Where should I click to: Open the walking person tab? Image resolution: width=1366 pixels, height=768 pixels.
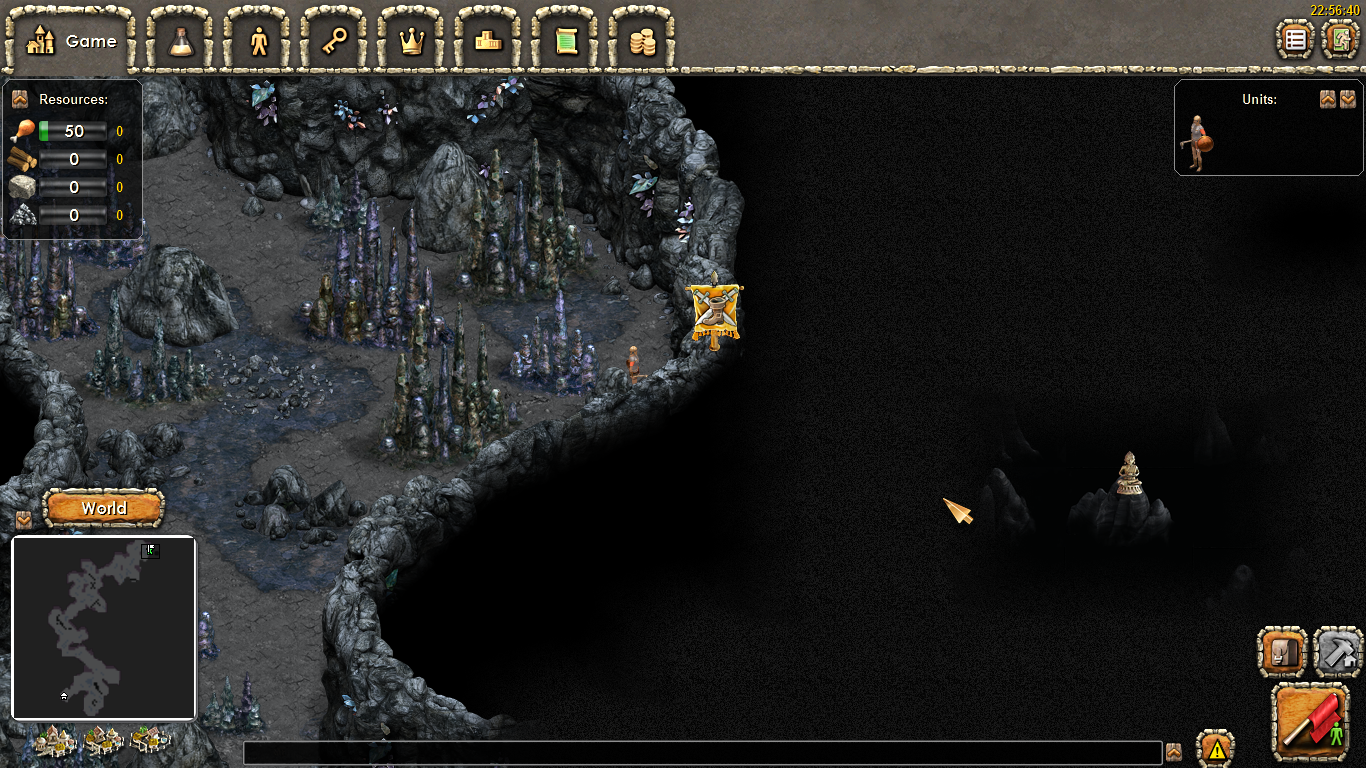259,41
